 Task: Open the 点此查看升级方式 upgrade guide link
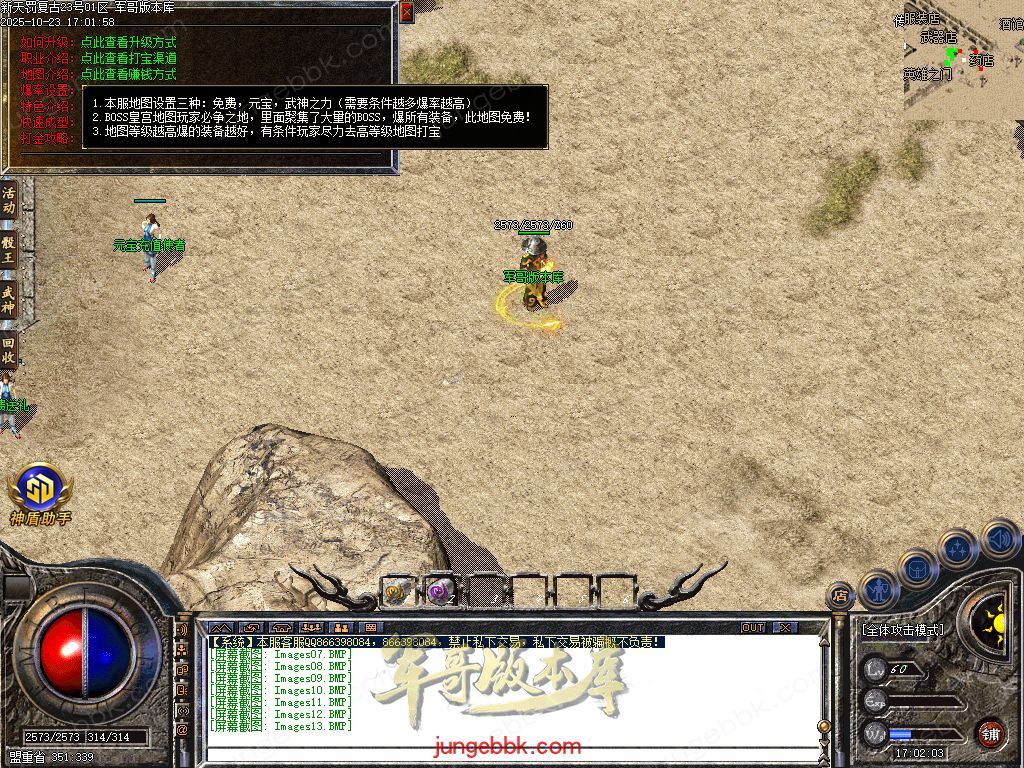pos(128,43)
